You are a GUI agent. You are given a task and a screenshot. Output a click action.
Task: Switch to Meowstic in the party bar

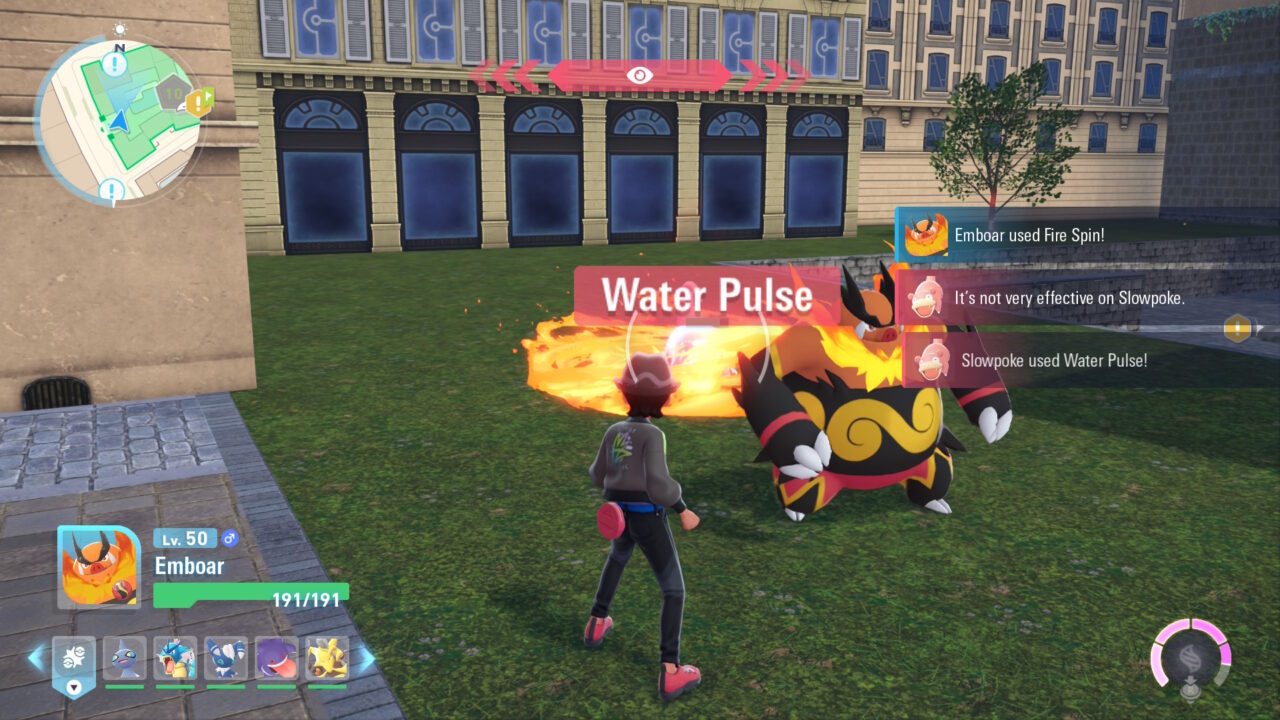point(226,659)
